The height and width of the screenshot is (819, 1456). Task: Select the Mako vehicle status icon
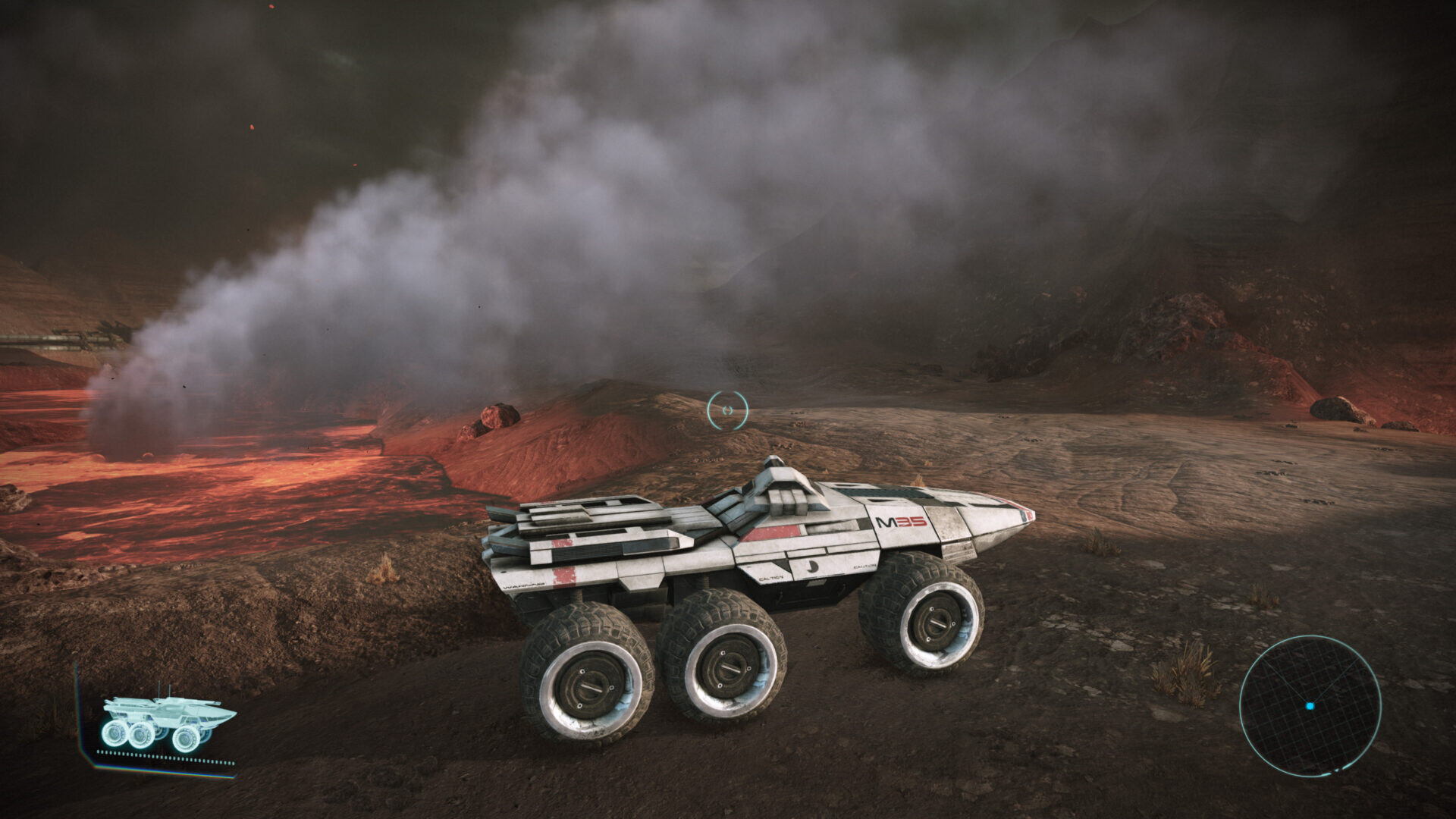point(168,723)
